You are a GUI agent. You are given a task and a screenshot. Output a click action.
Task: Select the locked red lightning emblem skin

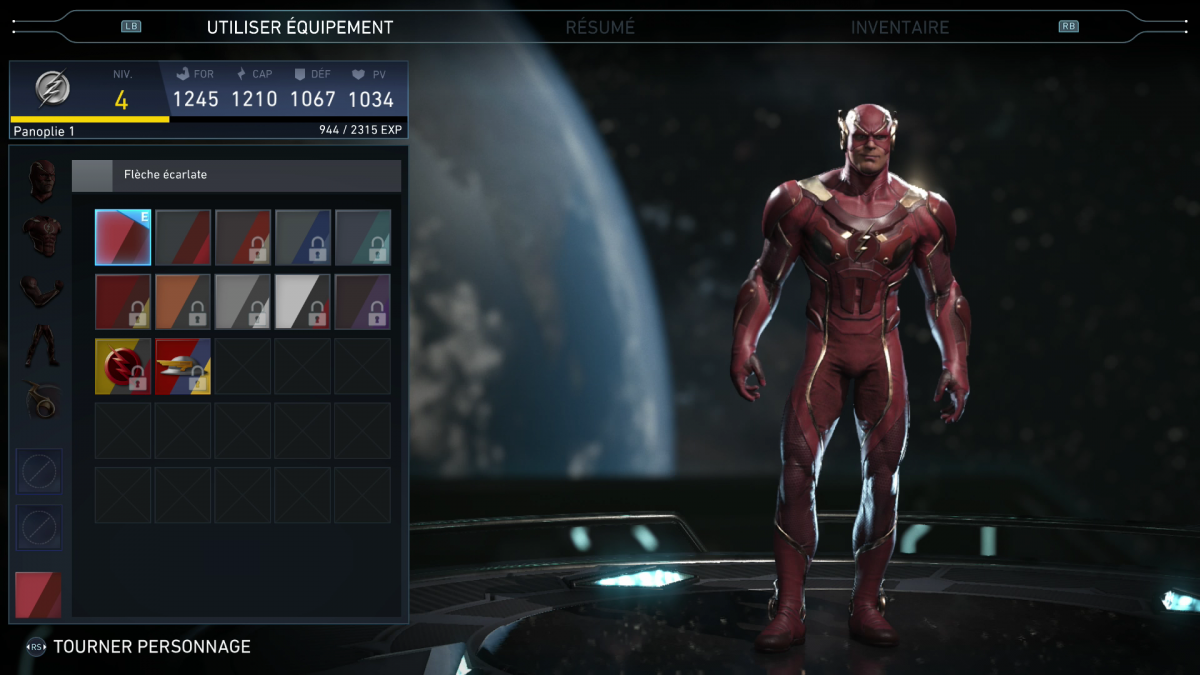pyautogui.click(x=123, y=366)
